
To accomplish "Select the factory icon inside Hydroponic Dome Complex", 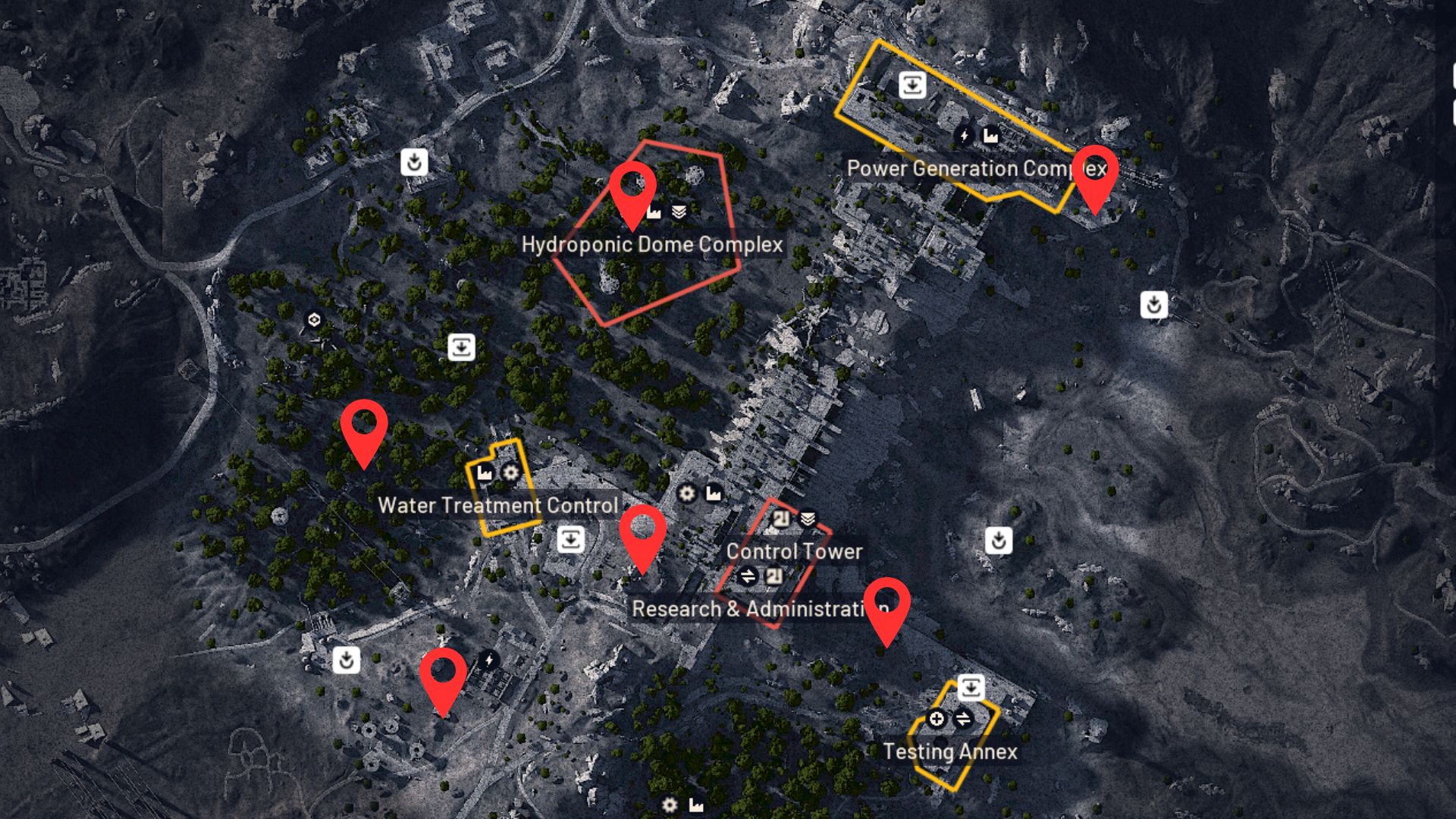I will [x=653, y=213].
